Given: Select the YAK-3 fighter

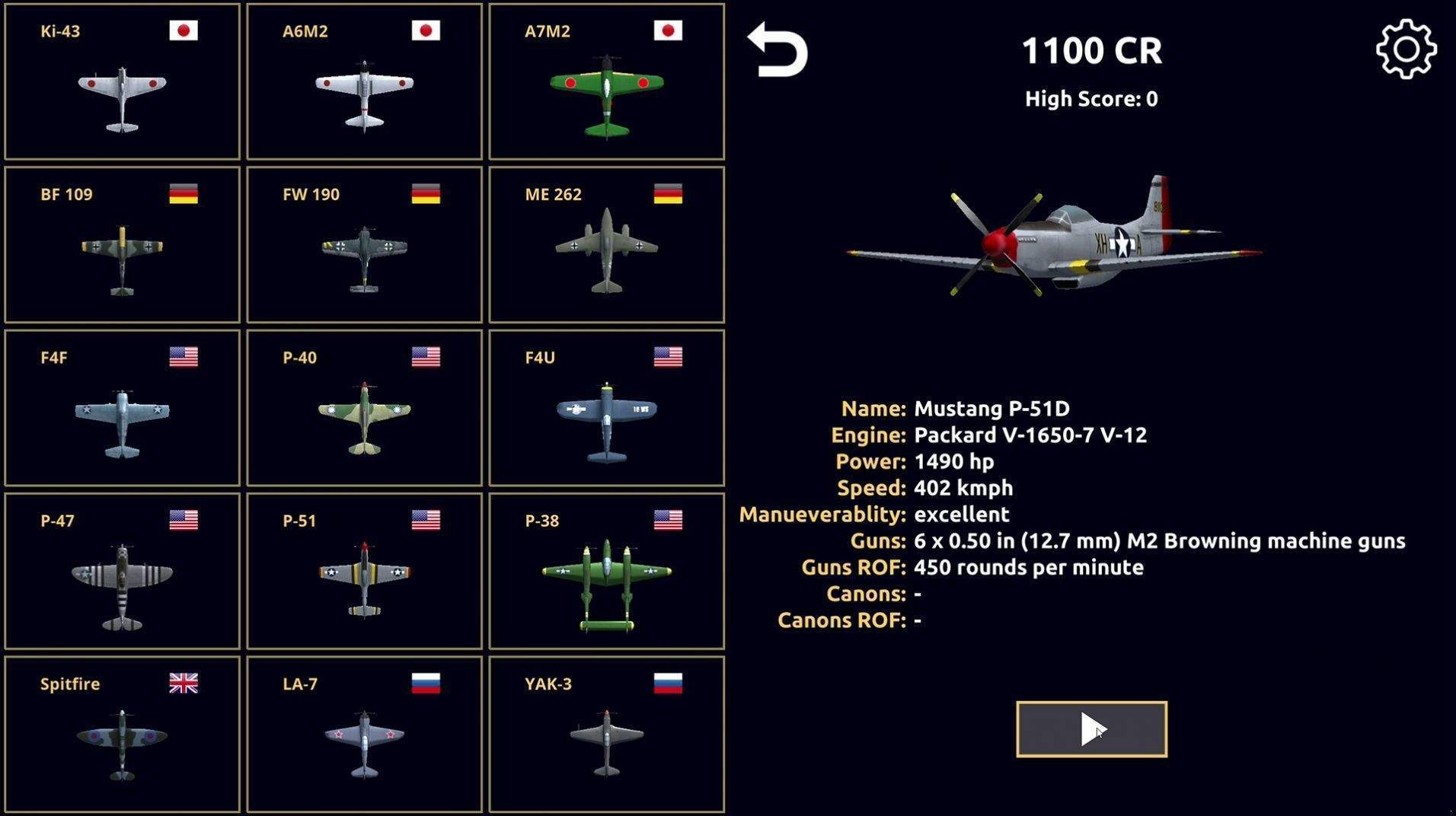Looking at the screenshot, I should click(x=604, y=735).
